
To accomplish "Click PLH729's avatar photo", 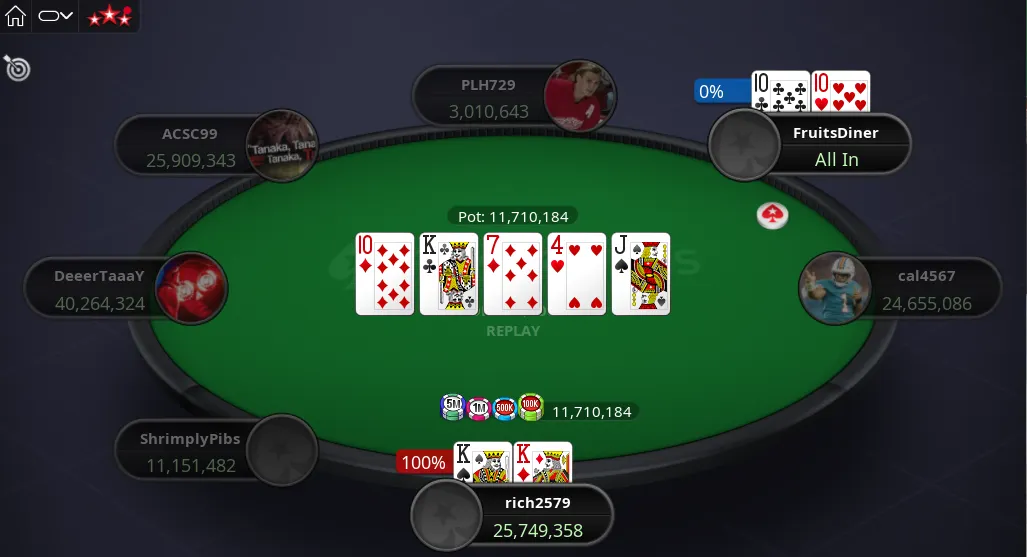I will pyautogui.click(x=579, y=98).
